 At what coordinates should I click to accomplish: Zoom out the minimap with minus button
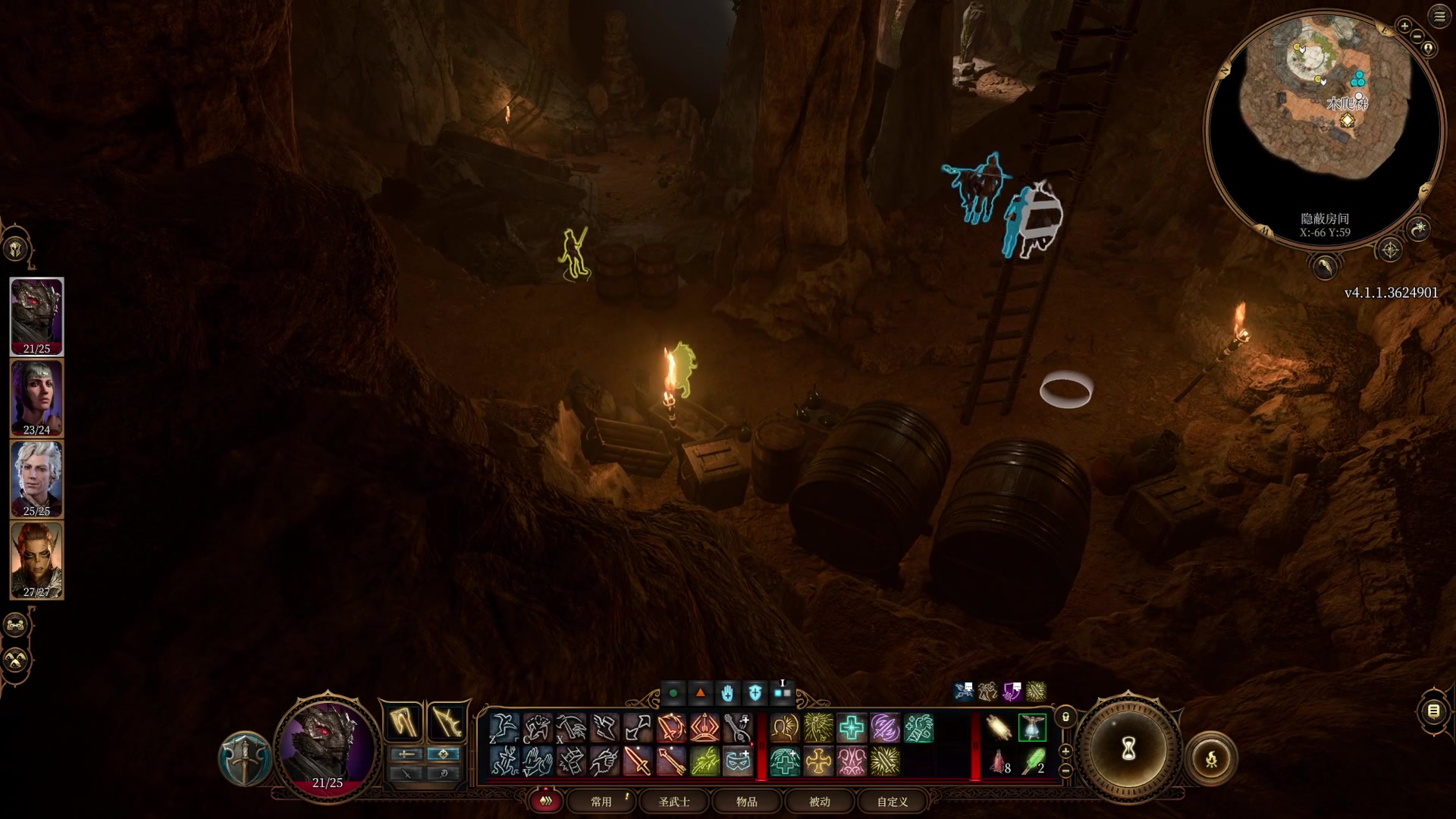(x=1417, y=36)
